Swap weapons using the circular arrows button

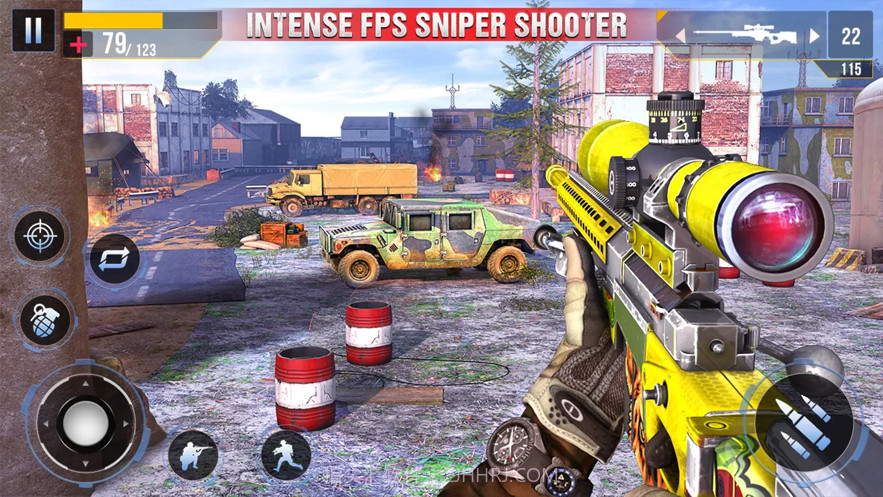pyautogui.click(x=115, y=259)
